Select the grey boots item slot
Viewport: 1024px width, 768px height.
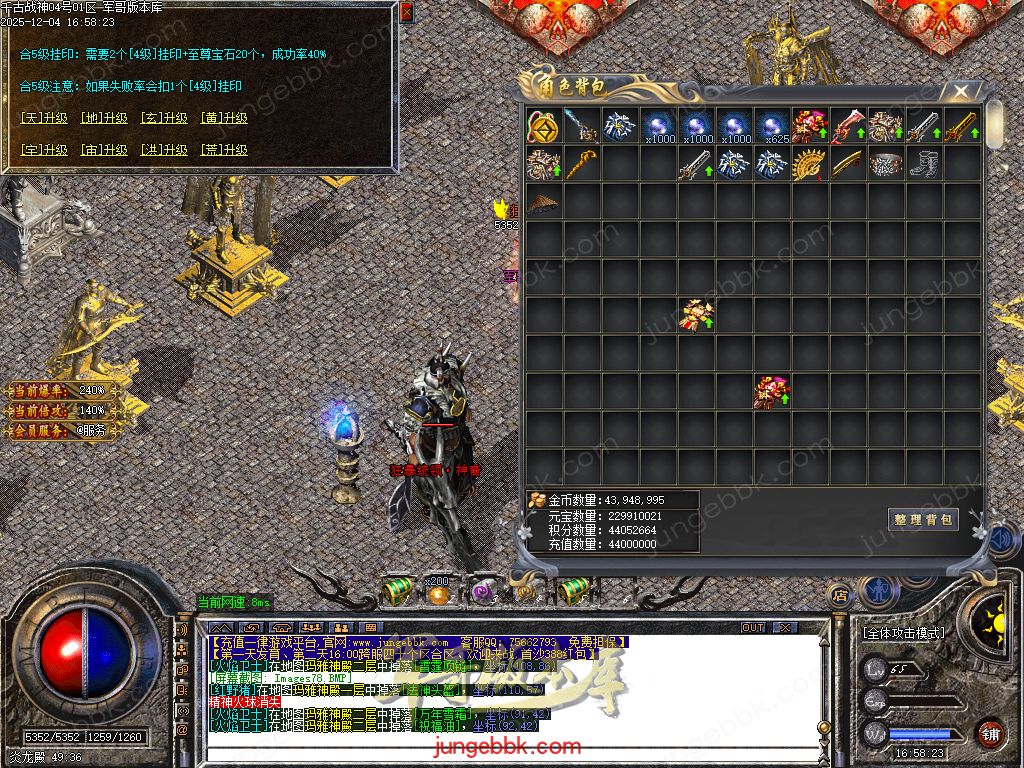point(923,164)
